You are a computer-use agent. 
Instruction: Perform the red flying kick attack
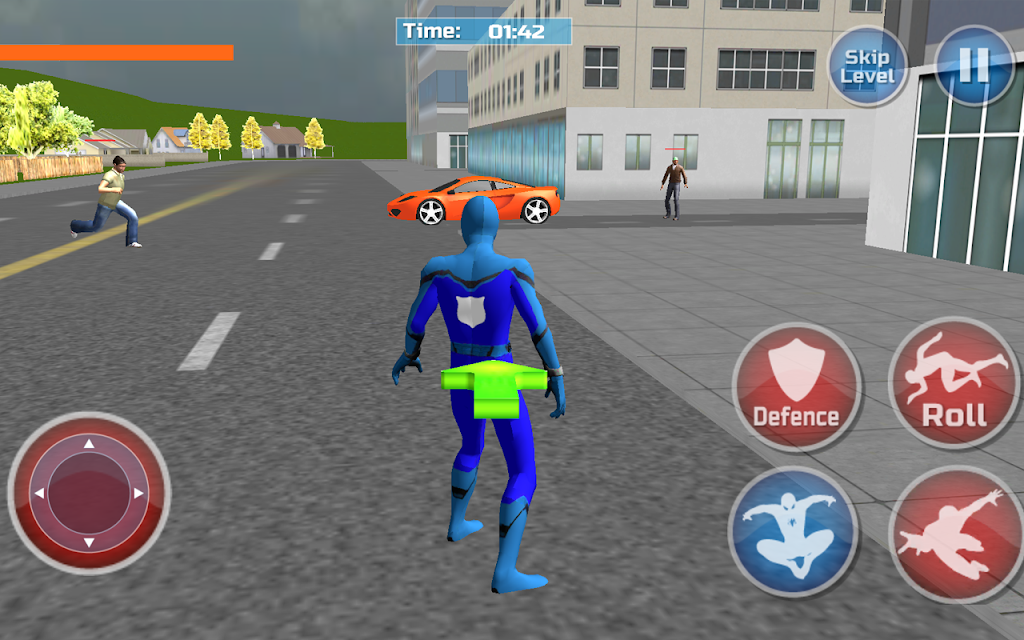point(952,533)
